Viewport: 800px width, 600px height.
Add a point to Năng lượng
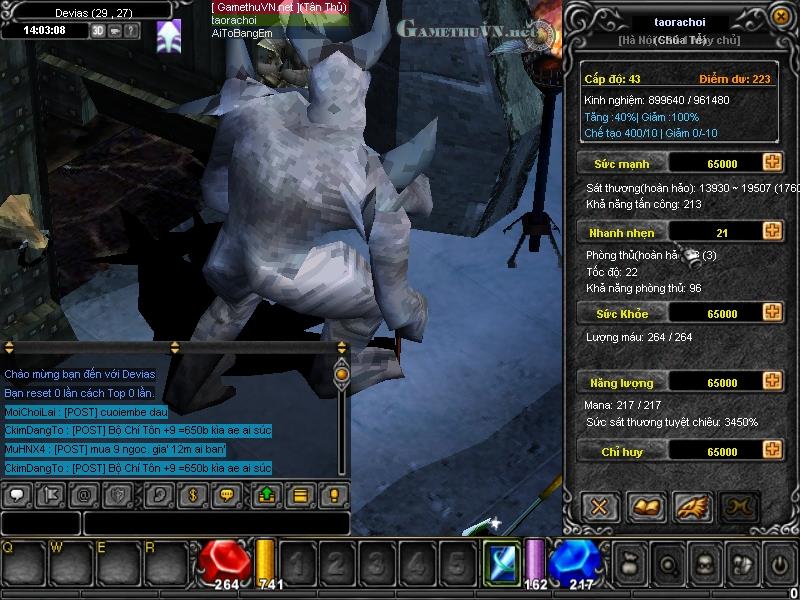pos(771,382)
